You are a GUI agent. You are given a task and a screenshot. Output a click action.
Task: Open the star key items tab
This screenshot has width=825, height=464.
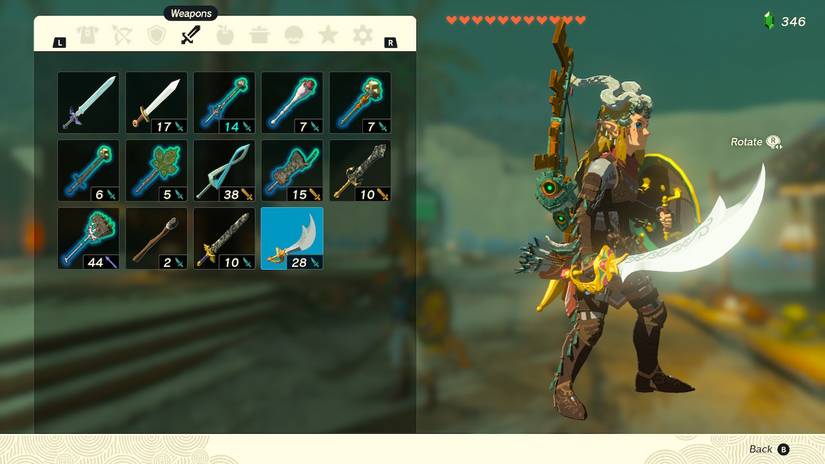tap(328, 37)
